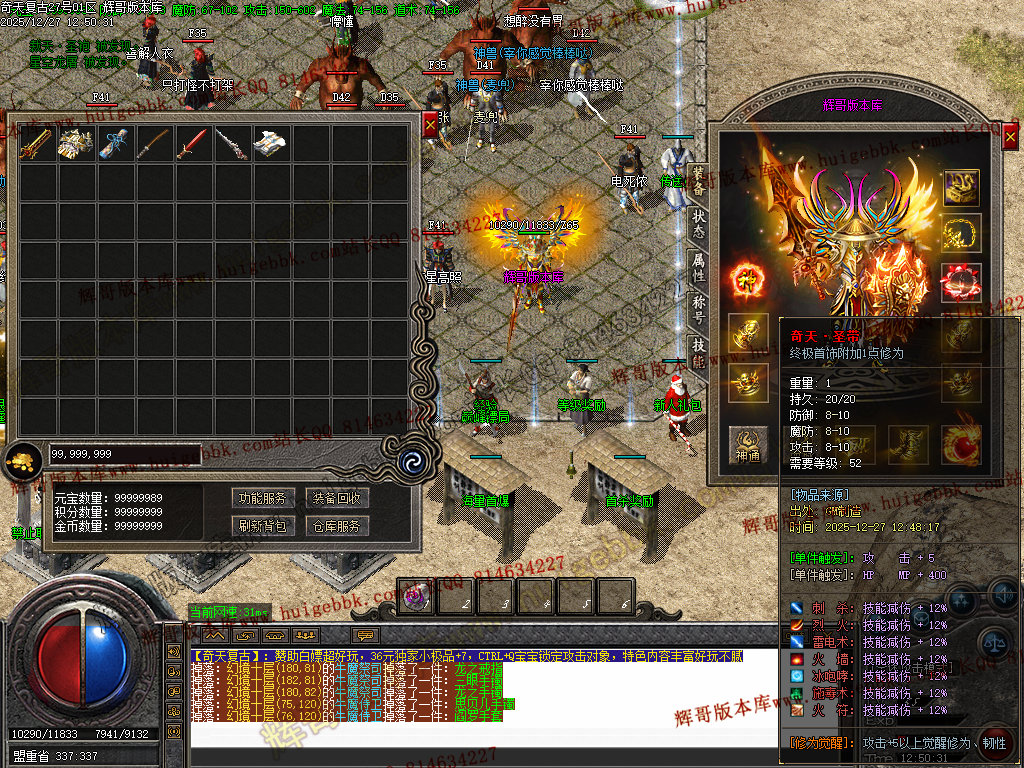Screen dimensions: 1024x768
Task: Switch to the 状态 status tab
Action: 698,223
